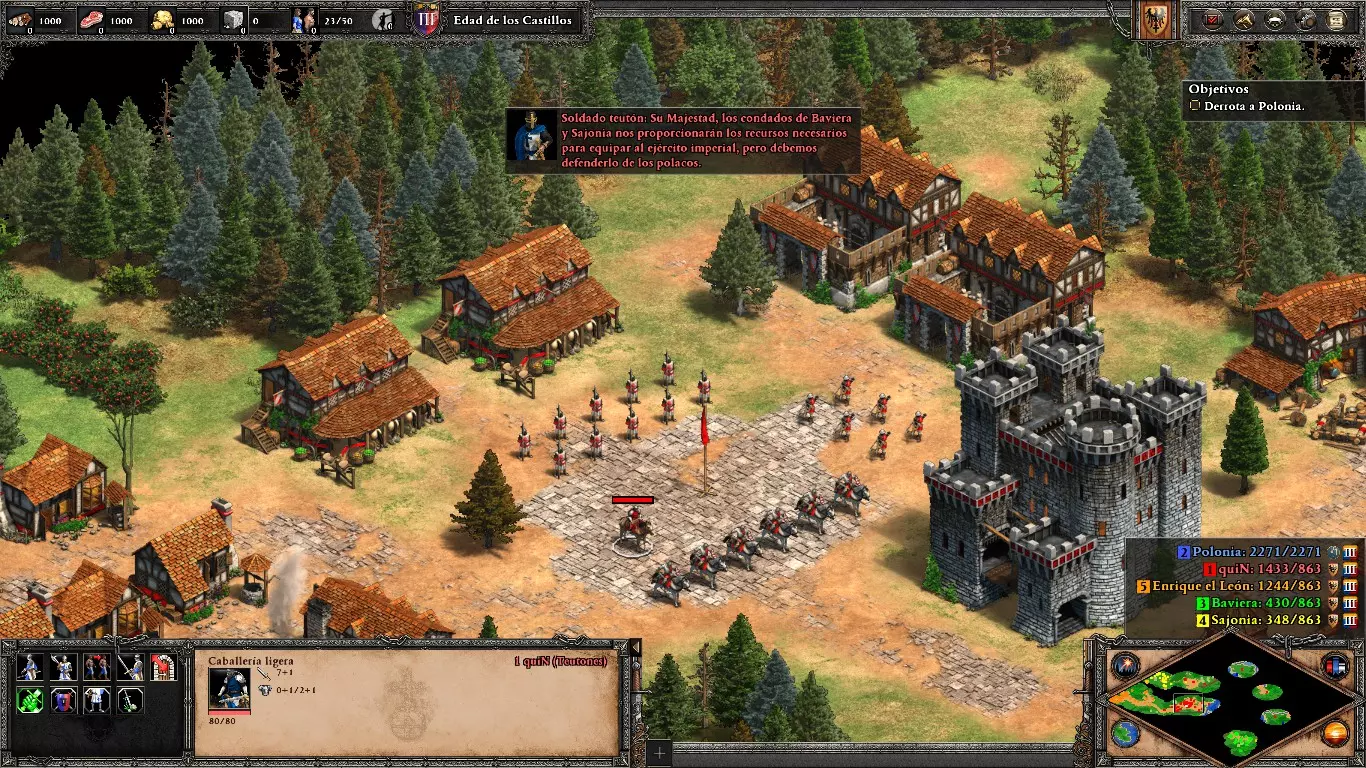Select the globe minimap mode button
Image resolution: width=1366 pixels, height=768 pixels.
tap(1125, 733)
